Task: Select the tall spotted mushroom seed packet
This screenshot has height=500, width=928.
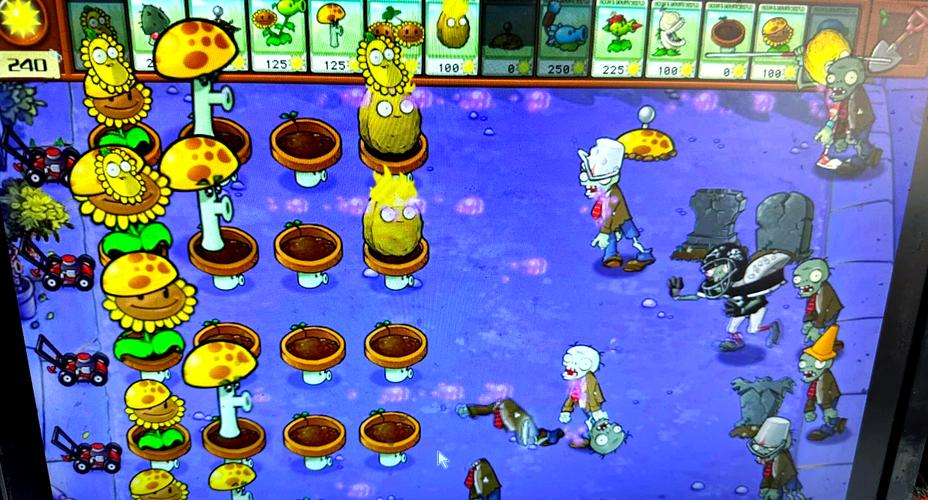Action: pyautogui.click(x=337, y=35)
